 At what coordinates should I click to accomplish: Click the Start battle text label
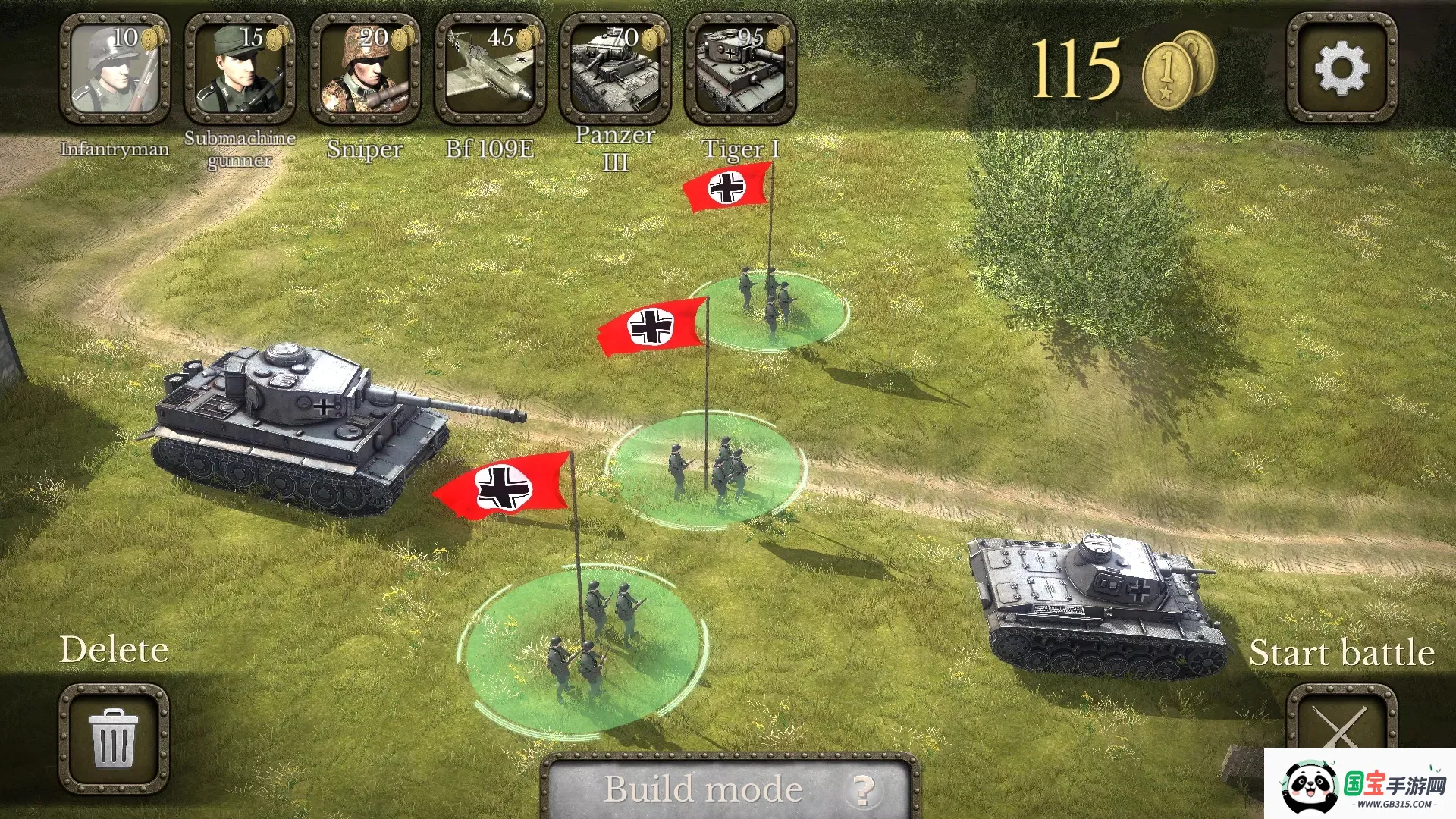click(1342, 652)
